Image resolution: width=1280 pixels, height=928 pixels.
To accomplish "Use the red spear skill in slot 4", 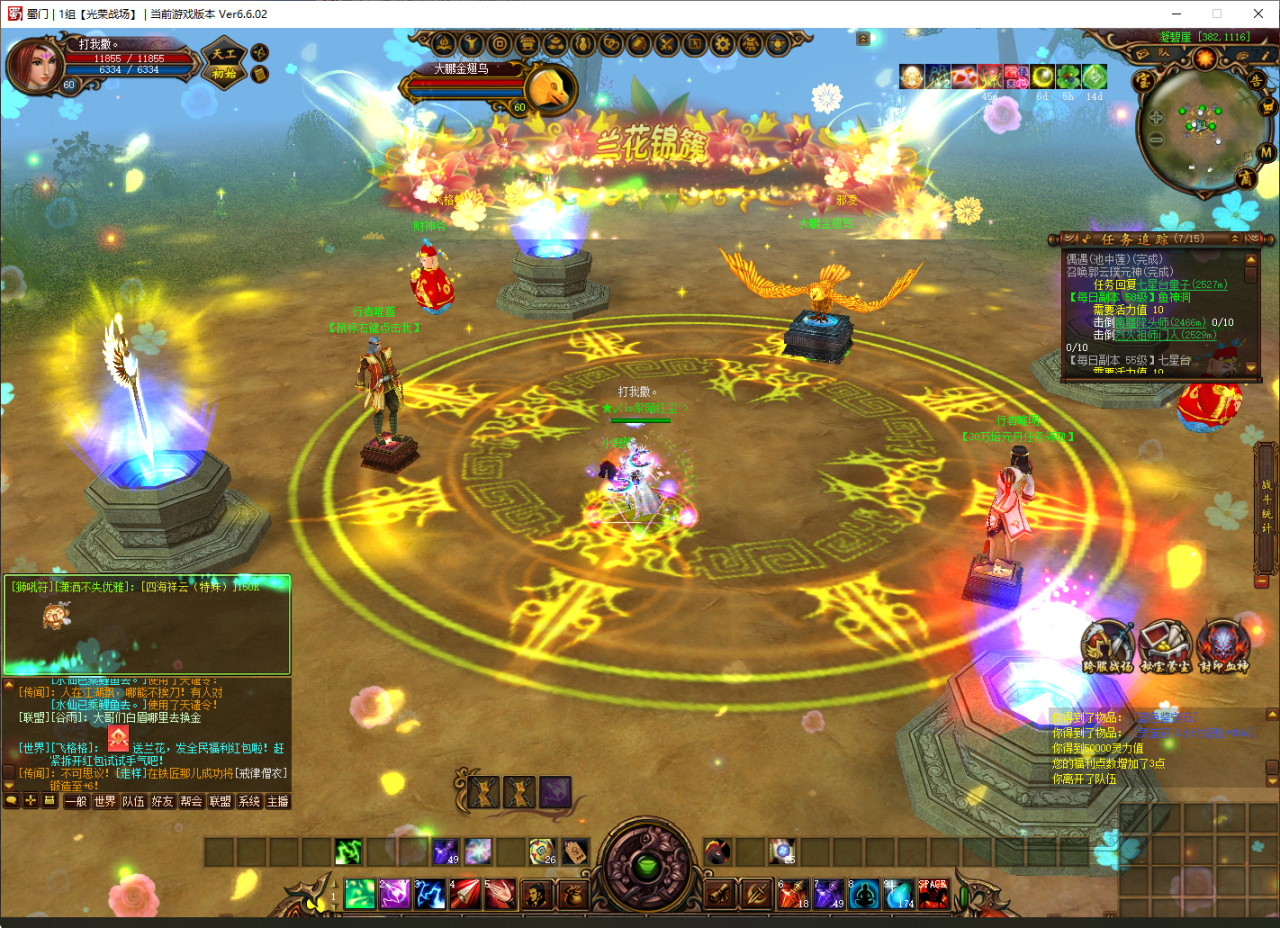I will click(x=465, y=893).
